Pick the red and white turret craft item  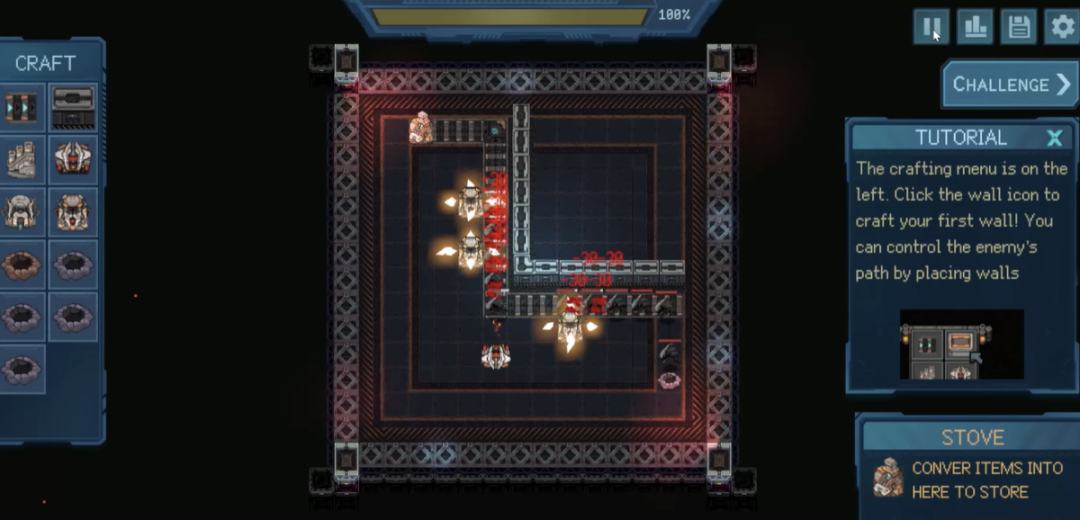pos(73,159)
